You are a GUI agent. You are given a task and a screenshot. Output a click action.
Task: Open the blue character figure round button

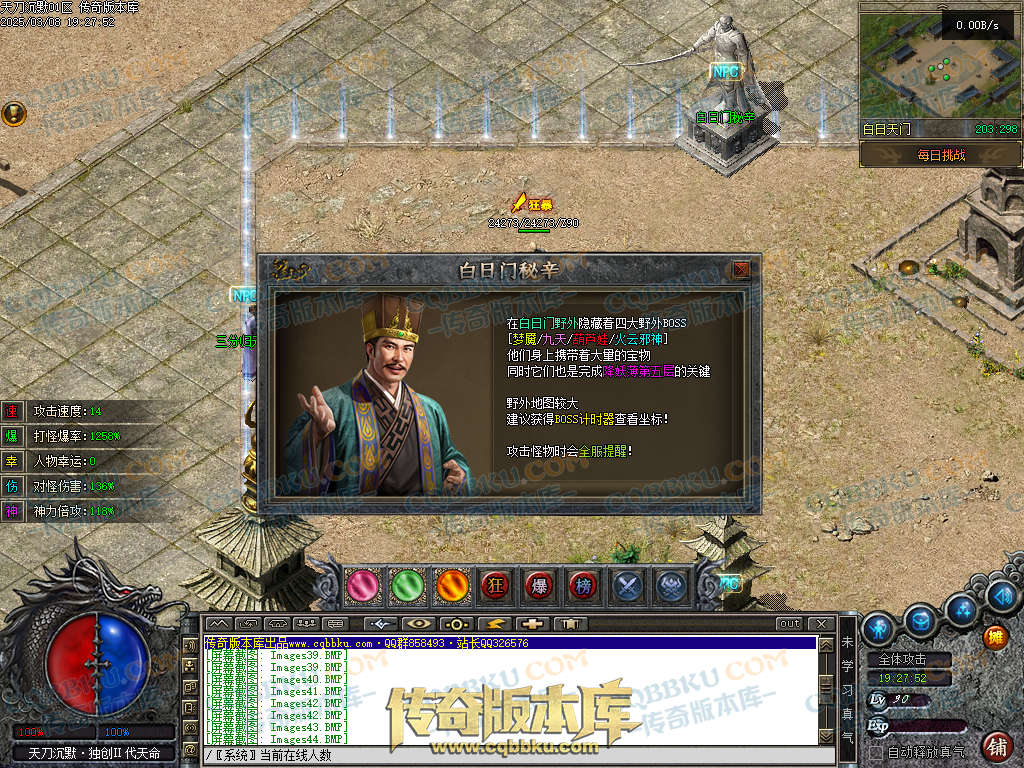(x=879, y=628)
